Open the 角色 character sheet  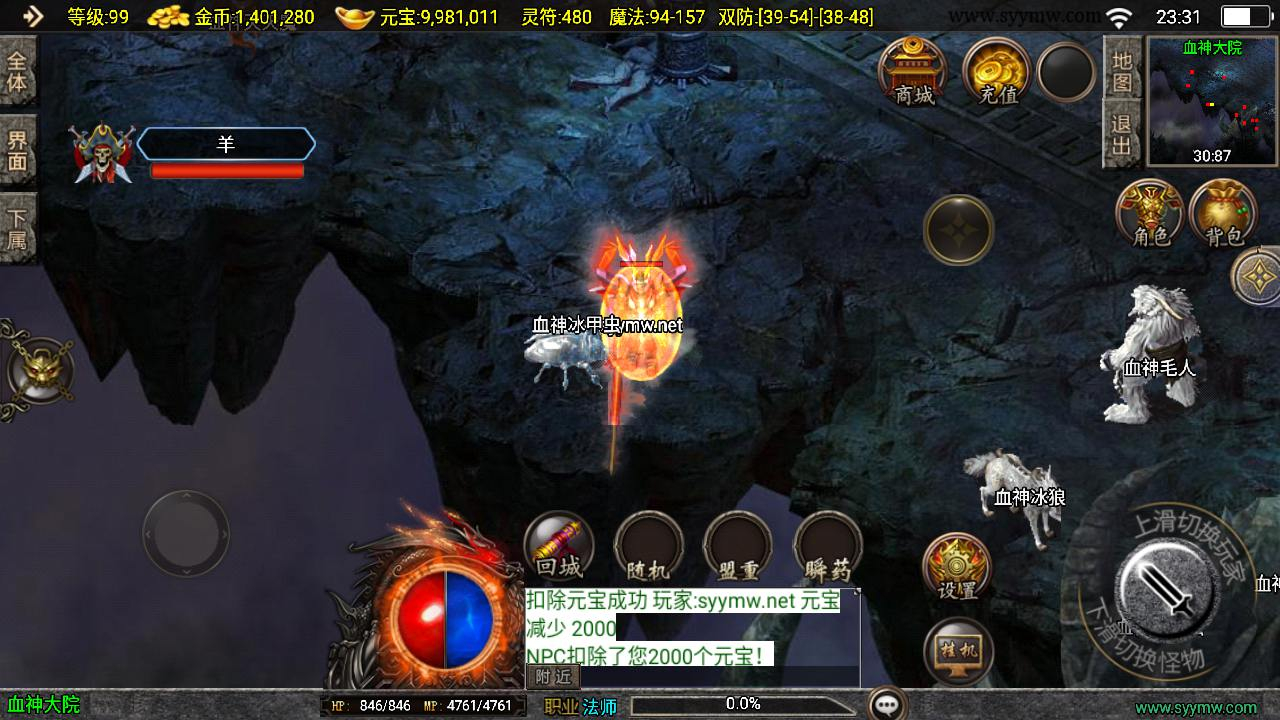1150,212
